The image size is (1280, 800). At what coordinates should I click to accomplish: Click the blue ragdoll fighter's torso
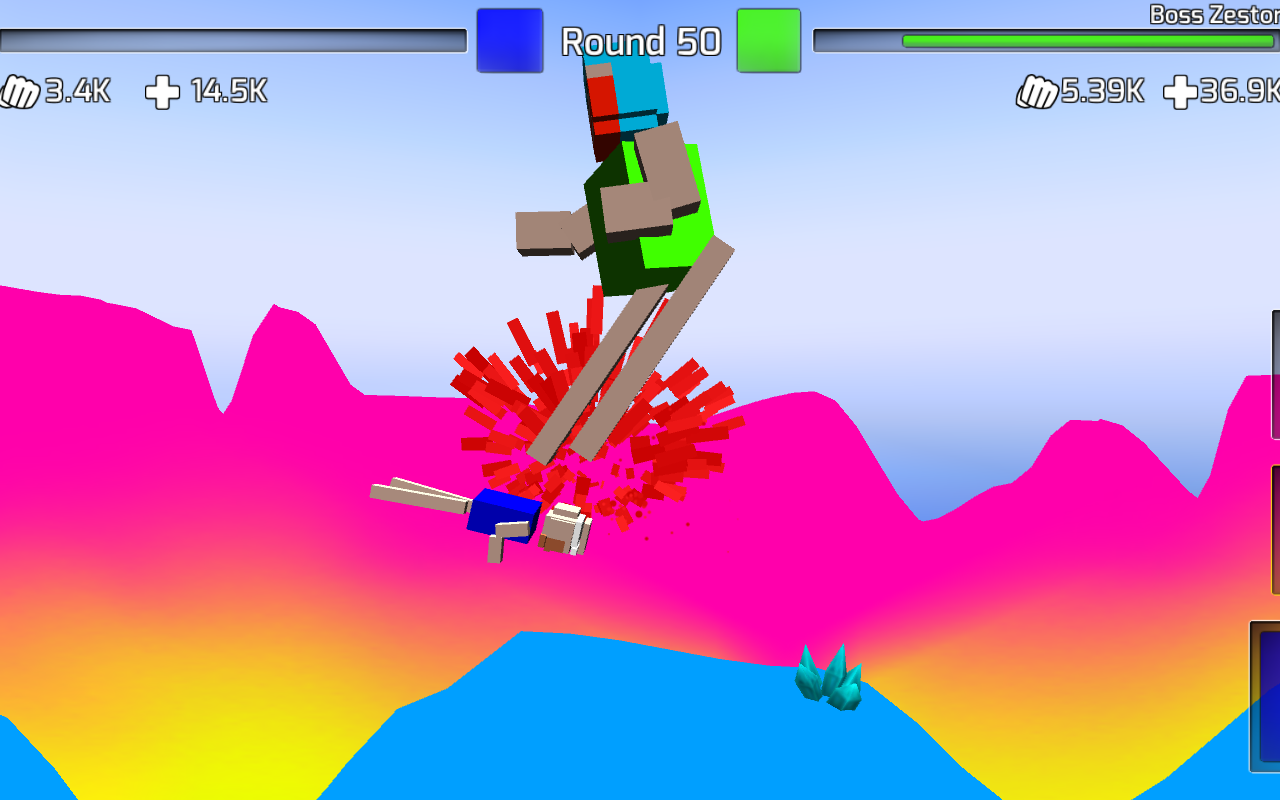click(x=505, y=515)
